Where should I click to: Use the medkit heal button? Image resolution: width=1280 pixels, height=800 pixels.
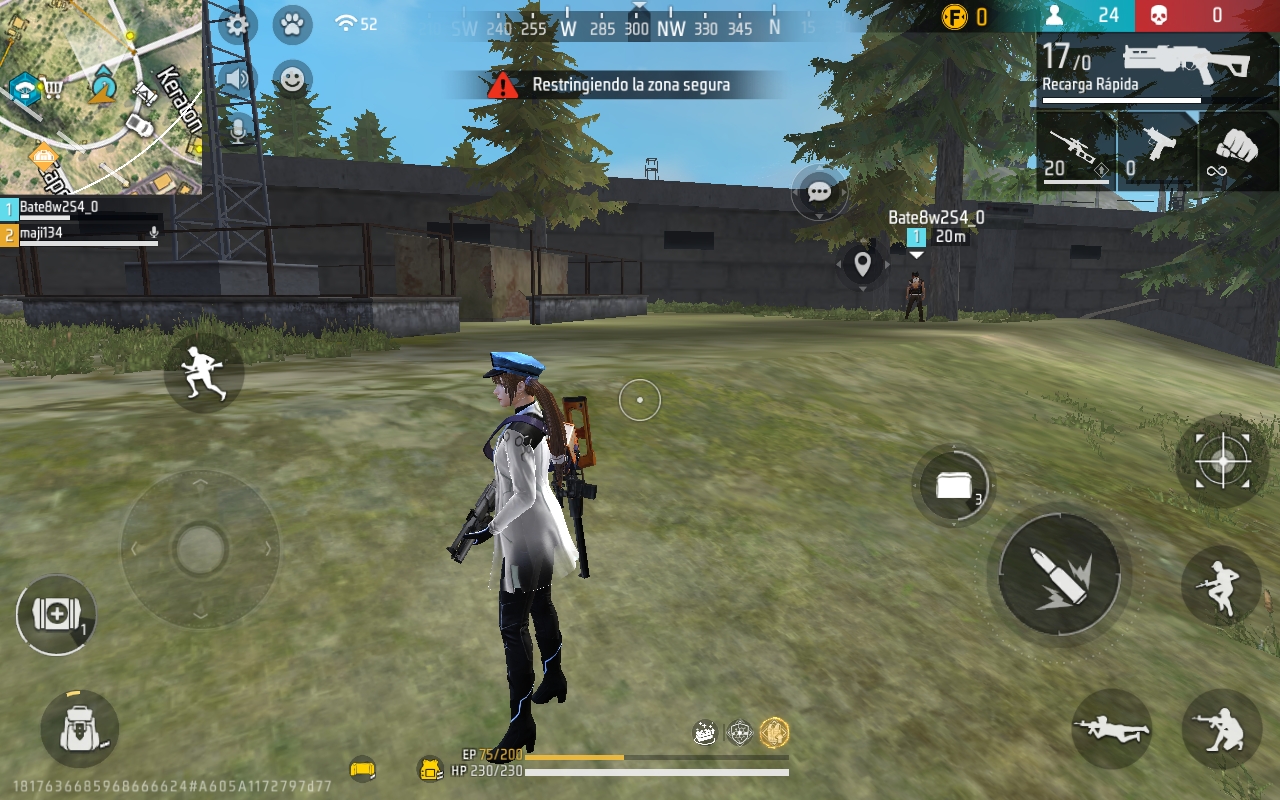coord(56,615)
